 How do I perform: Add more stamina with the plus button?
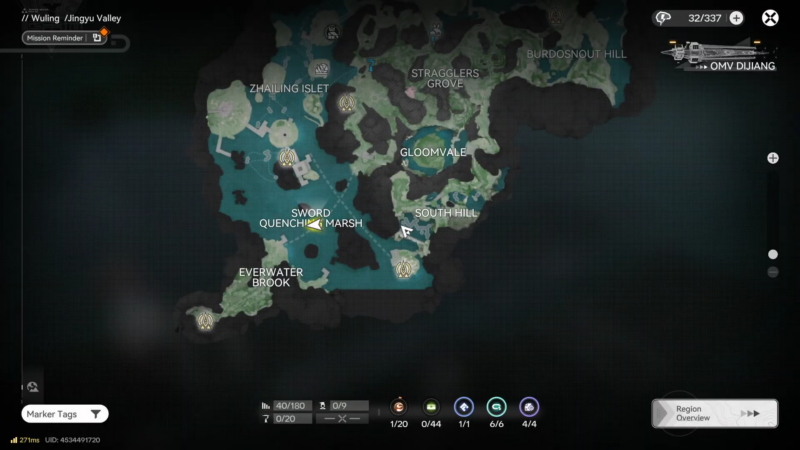point(736,18)
